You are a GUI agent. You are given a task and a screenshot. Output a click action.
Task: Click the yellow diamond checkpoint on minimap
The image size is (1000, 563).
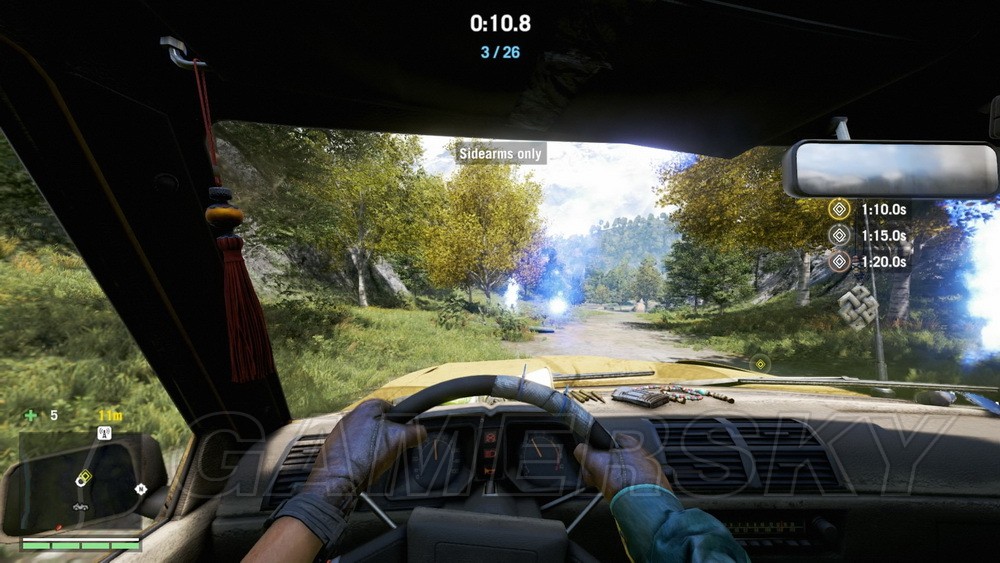click(x=85, y=477)
